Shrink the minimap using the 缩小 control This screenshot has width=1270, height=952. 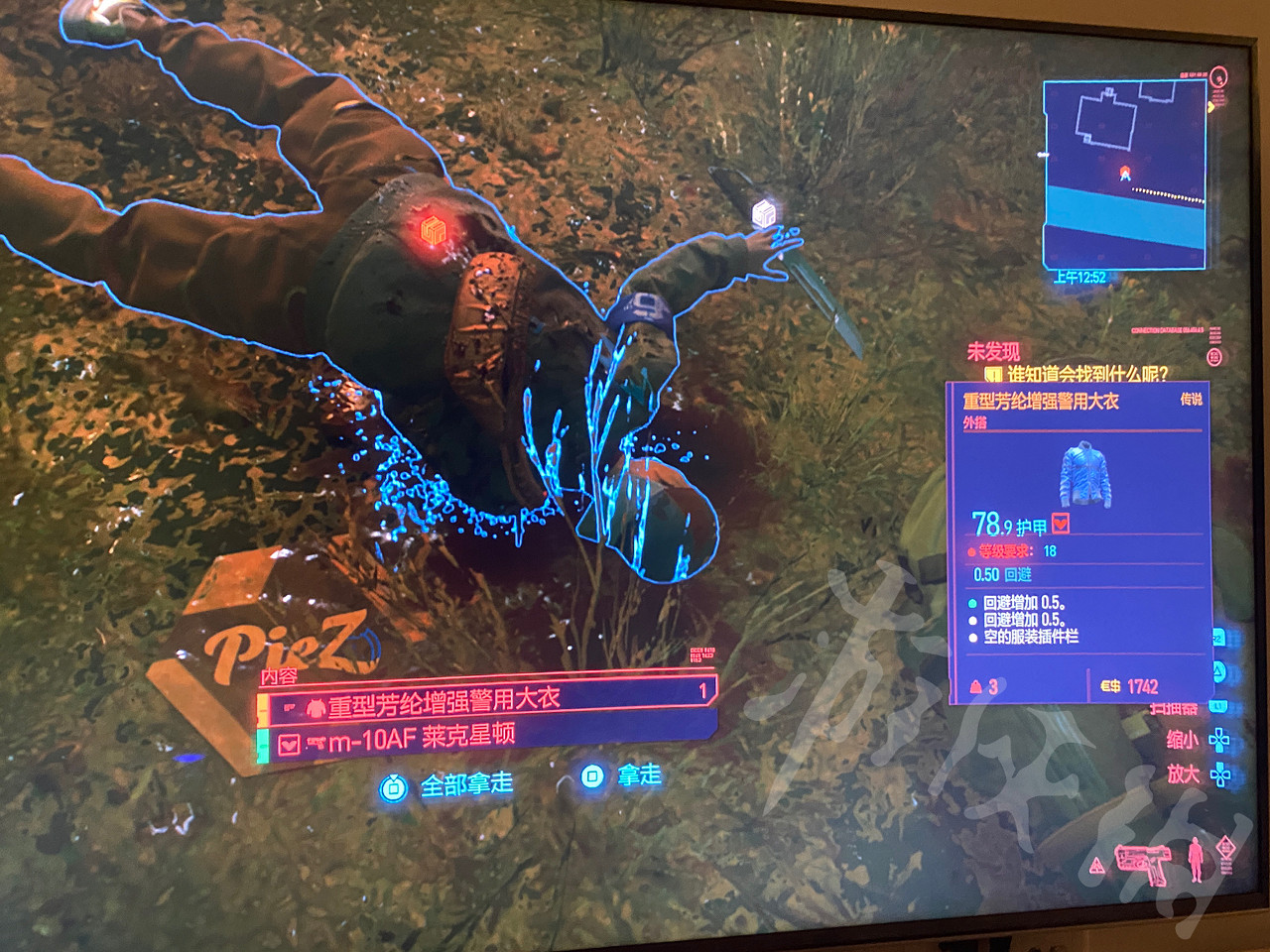(1183, 739)
